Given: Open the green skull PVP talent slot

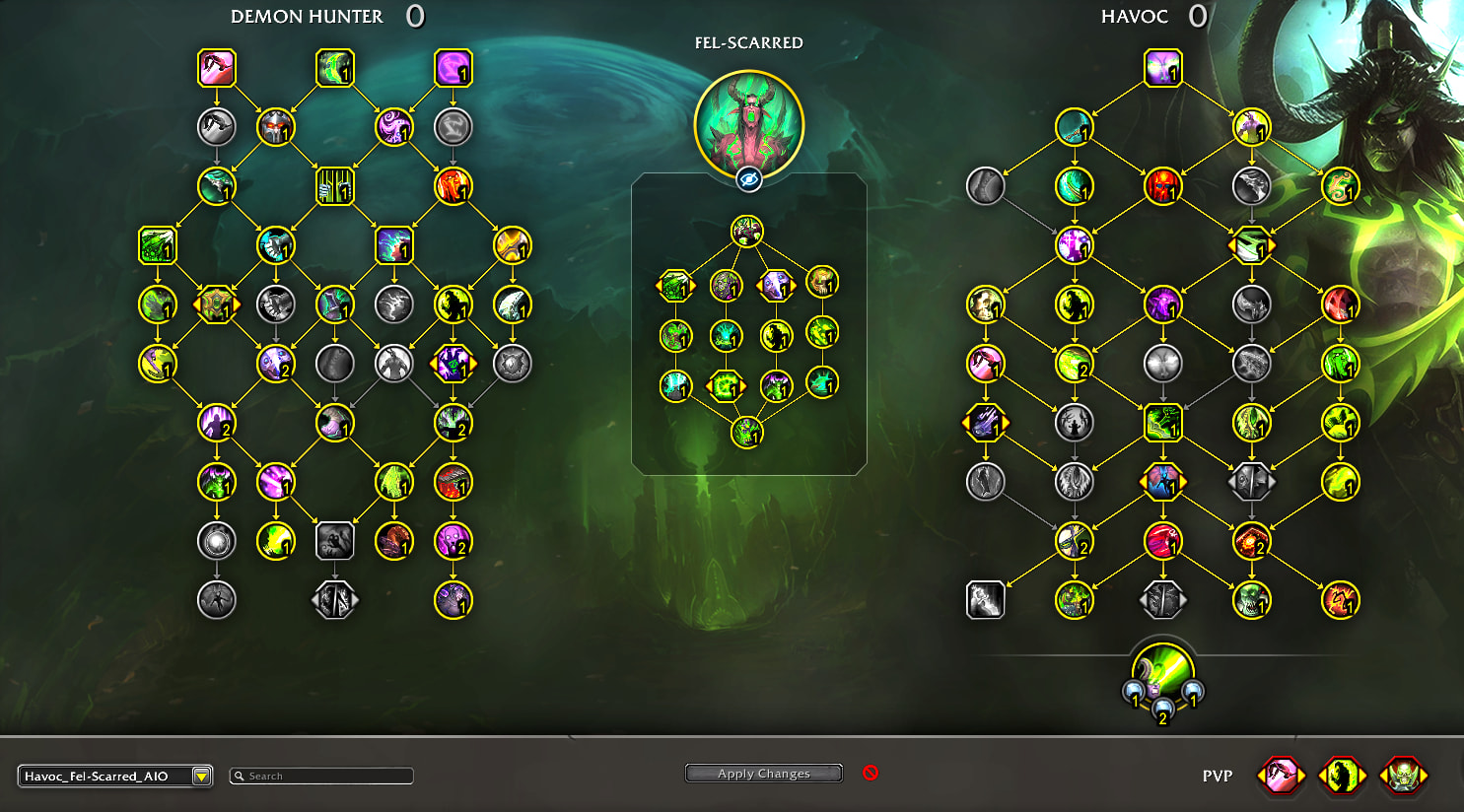Looking at the screenshot, I should point(1403,776).
